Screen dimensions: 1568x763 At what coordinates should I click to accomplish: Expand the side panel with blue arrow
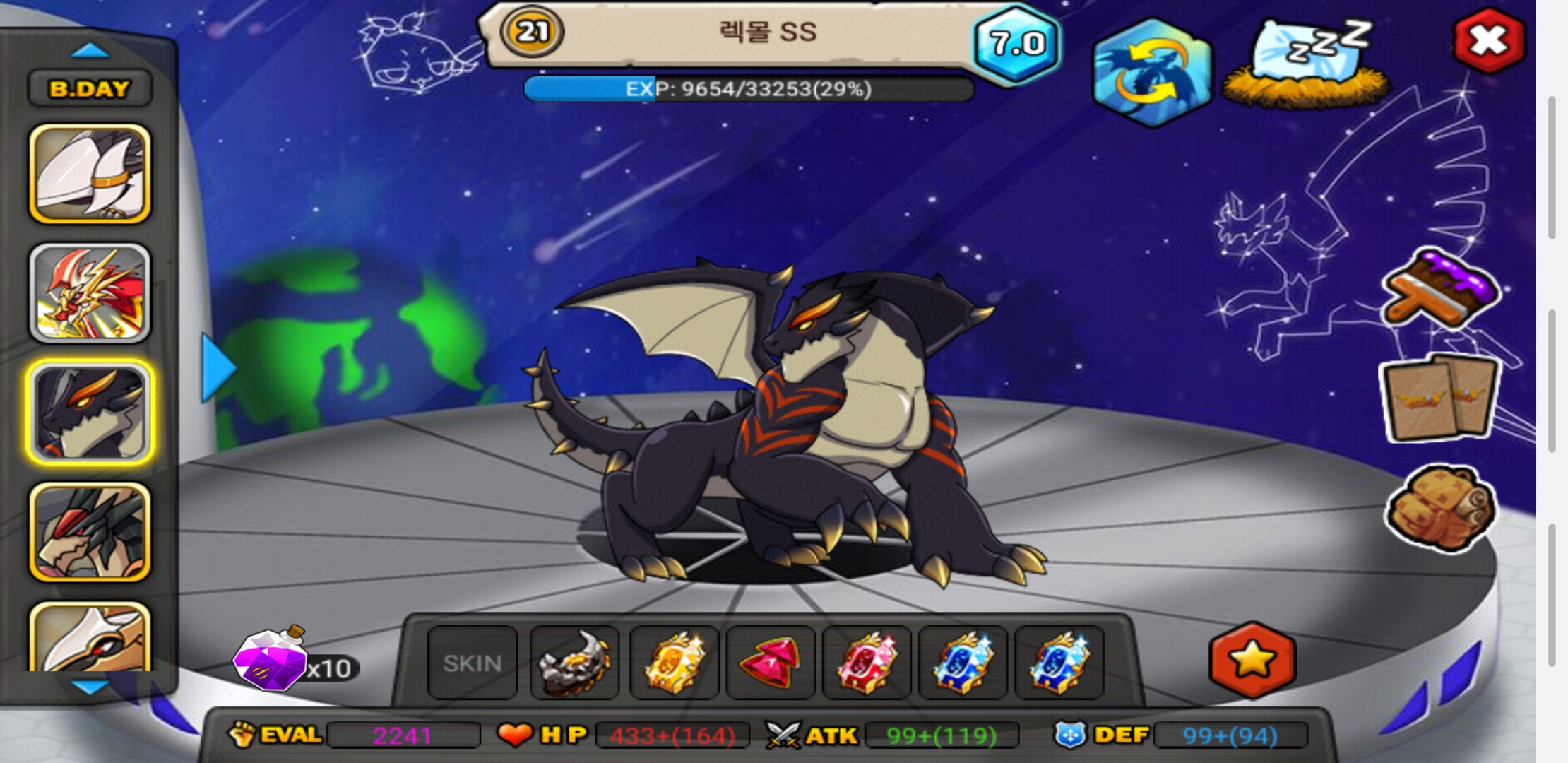tap(218, 368)
